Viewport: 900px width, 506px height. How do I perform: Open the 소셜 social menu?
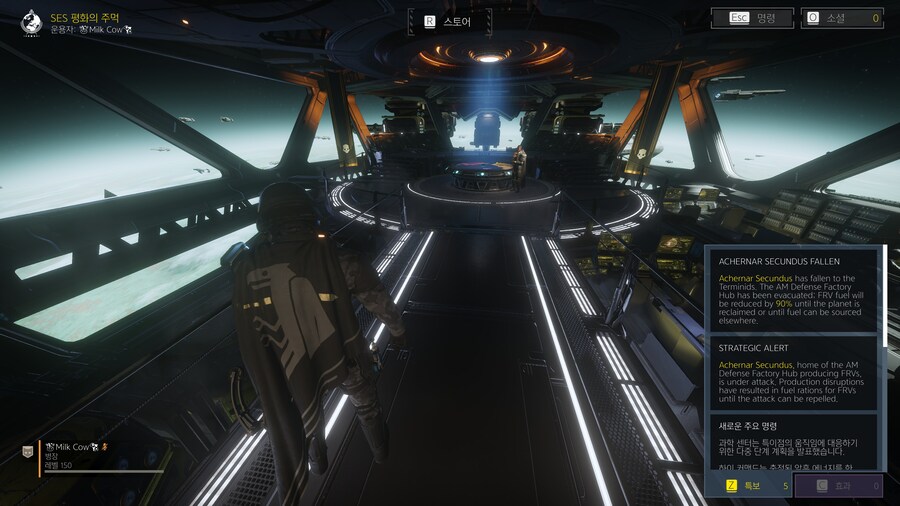click(841, 18)
